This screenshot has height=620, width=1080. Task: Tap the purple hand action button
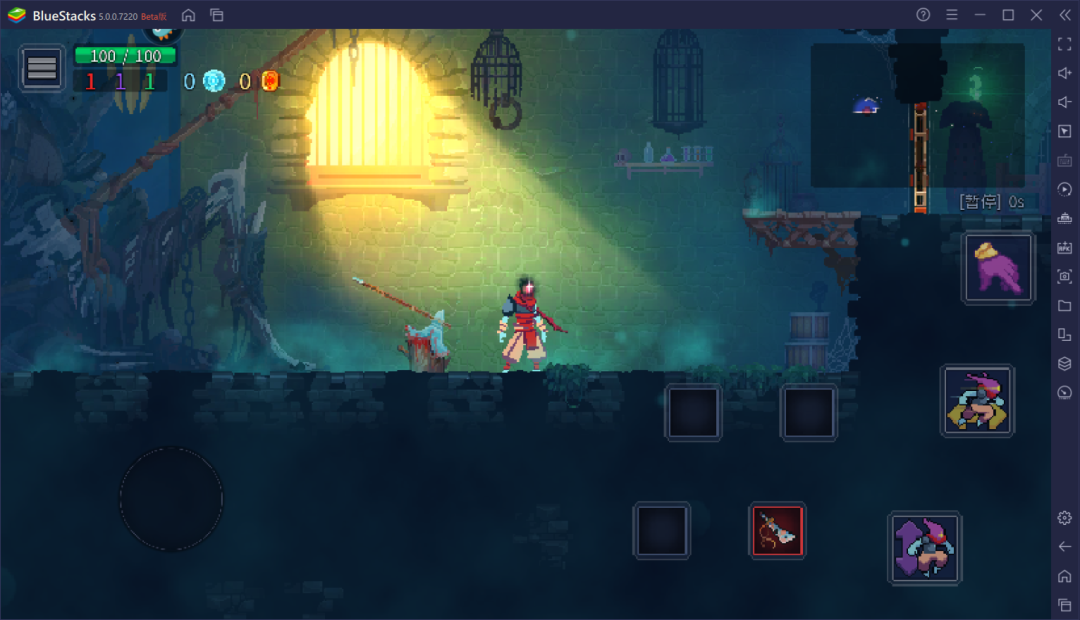[998, 268]
